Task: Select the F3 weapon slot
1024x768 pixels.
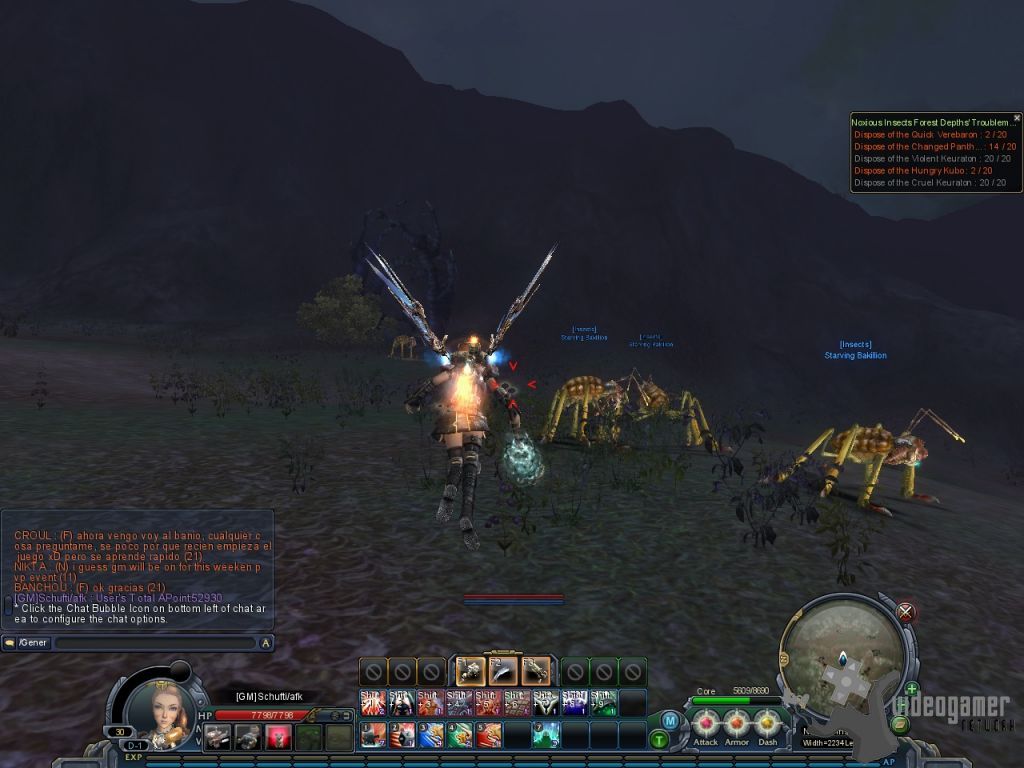Action: coord(536,670)
